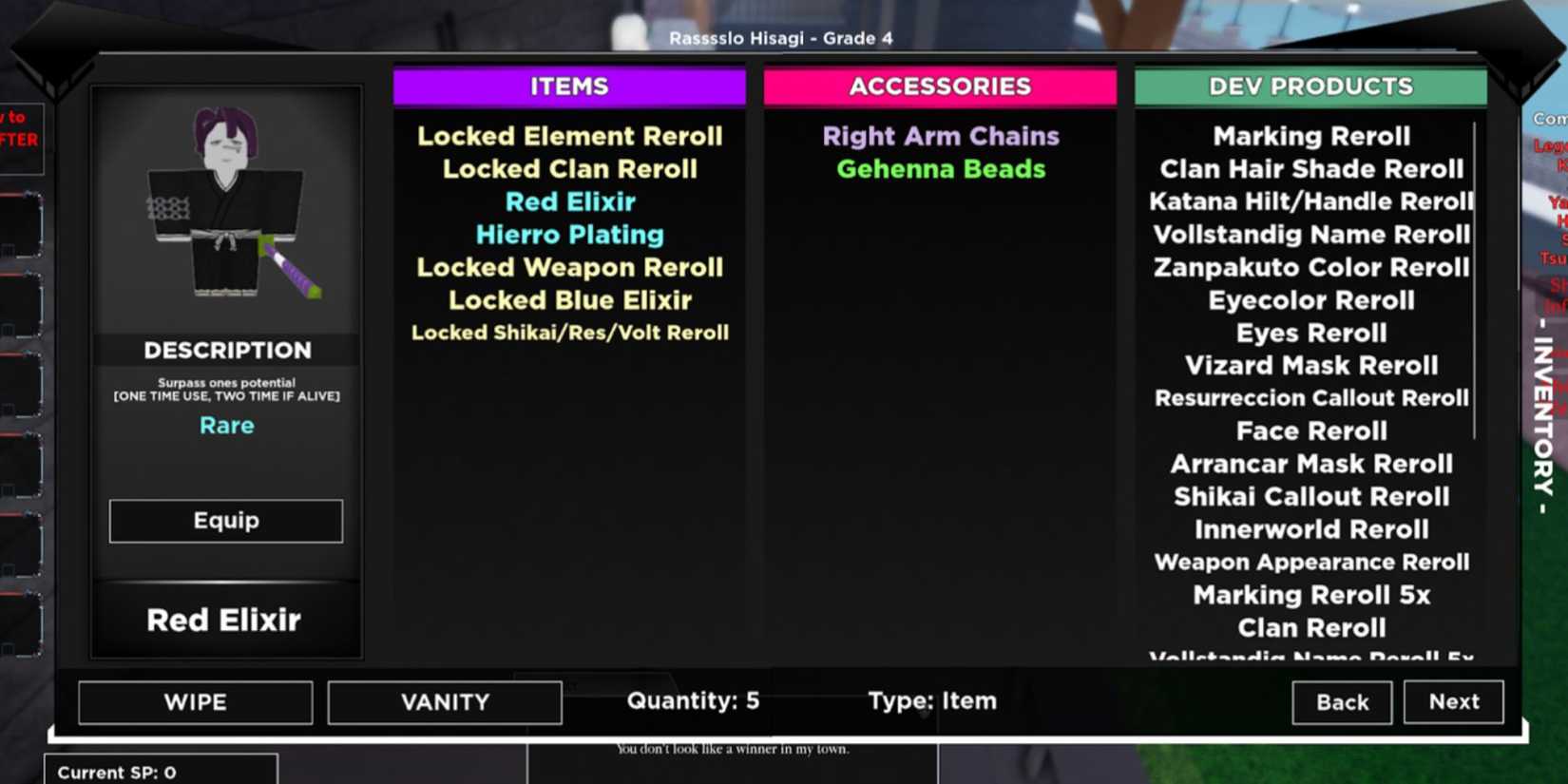Screen dimensions: 1568x784
Task: Click the WIPE button
Action: [195, 702]
